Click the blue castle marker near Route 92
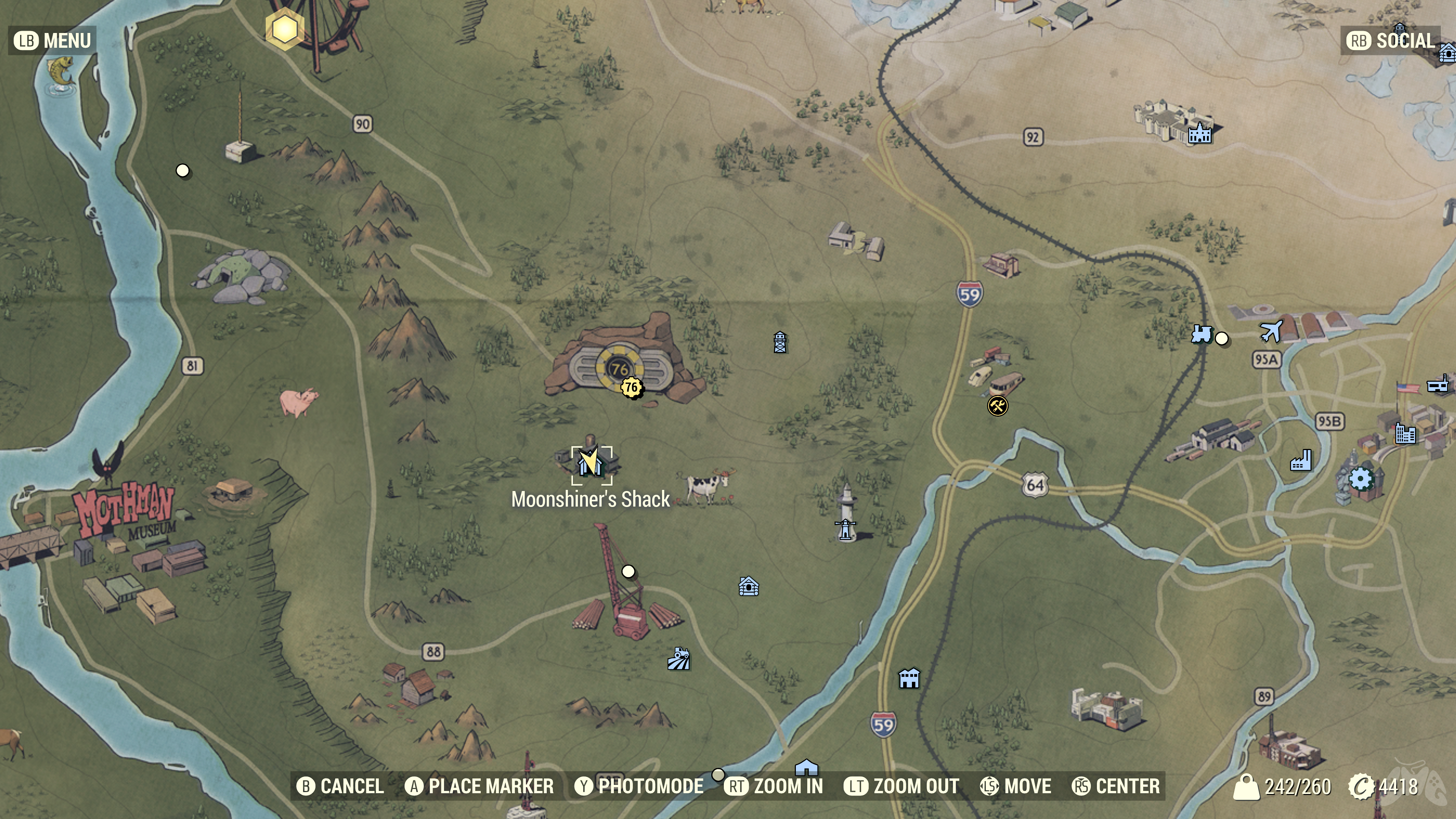1456x819 pixels. (1199, 133)
